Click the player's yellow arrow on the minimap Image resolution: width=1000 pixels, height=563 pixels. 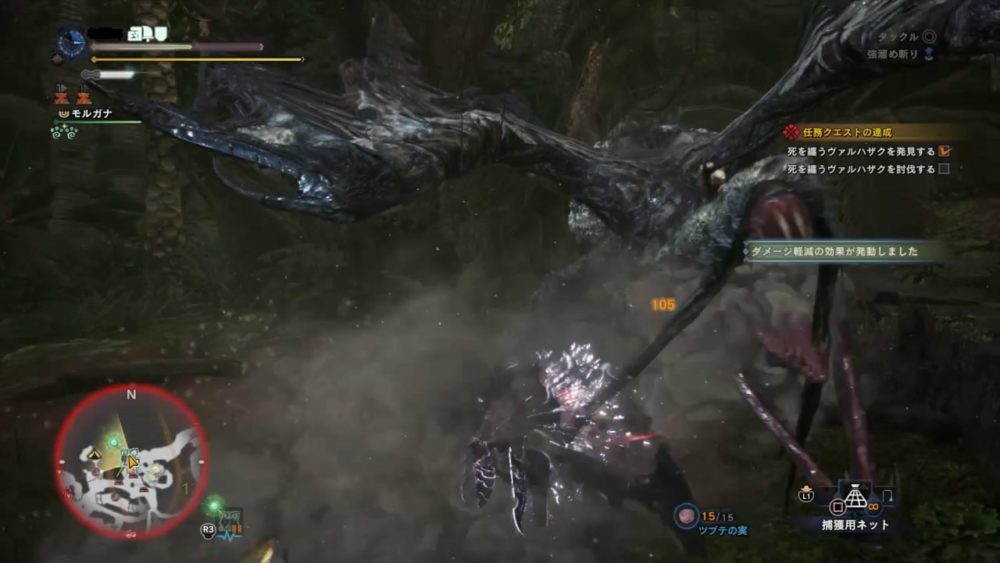132,461
